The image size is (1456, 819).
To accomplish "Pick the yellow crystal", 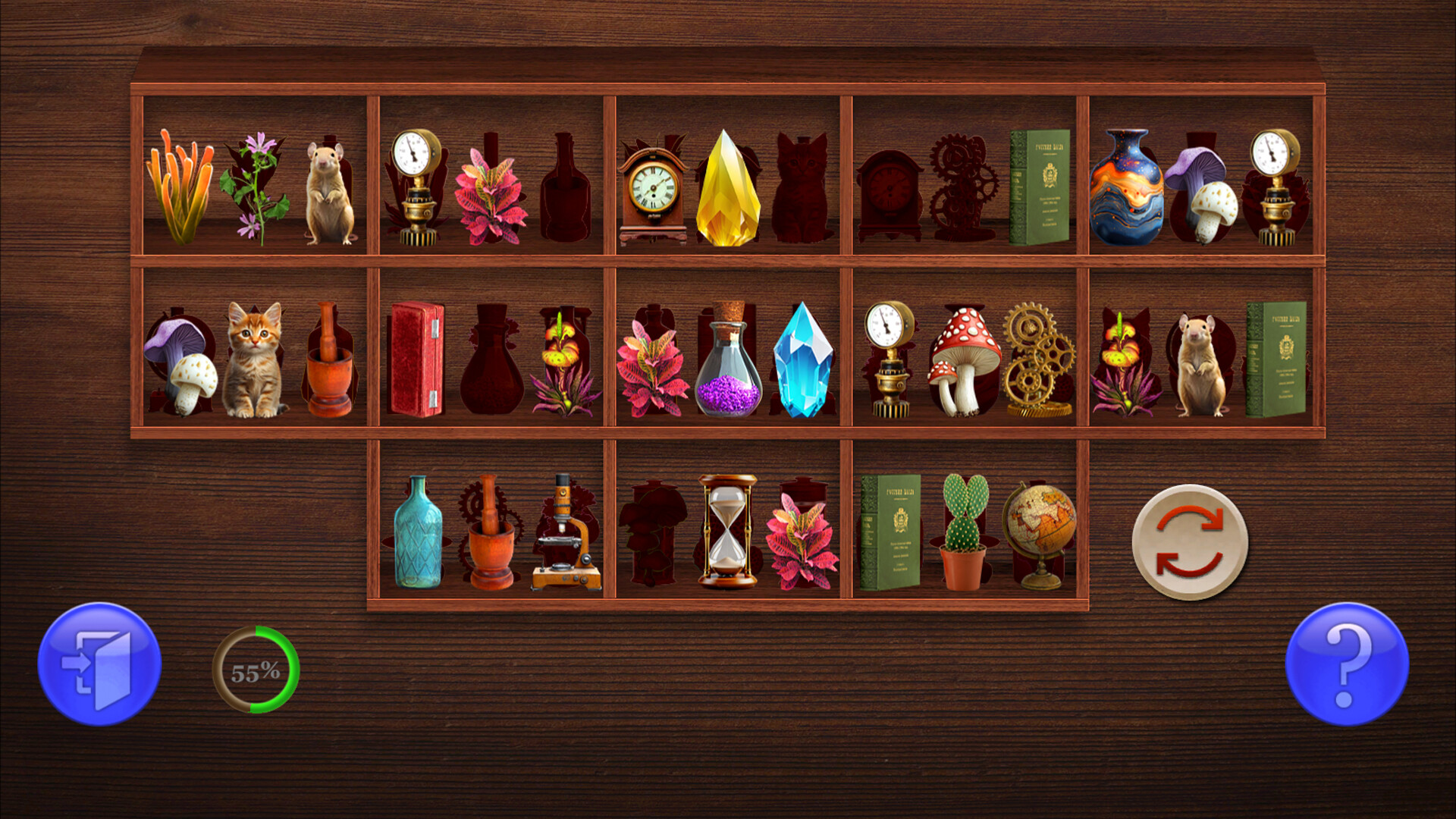I will tap(727, 190).
